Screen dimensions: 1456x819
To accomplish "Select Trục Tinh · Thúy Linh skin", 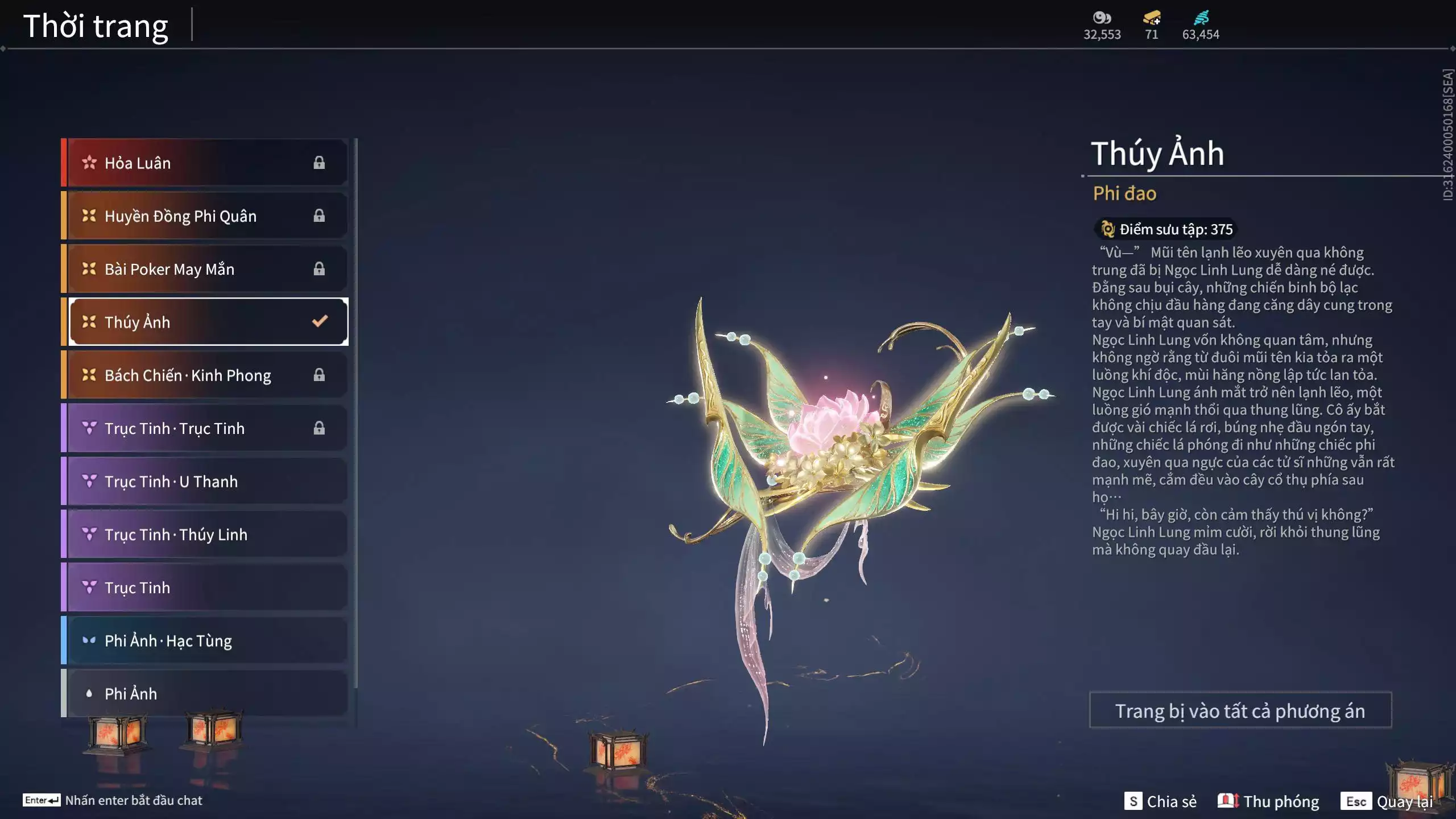I will coord(205,534).
